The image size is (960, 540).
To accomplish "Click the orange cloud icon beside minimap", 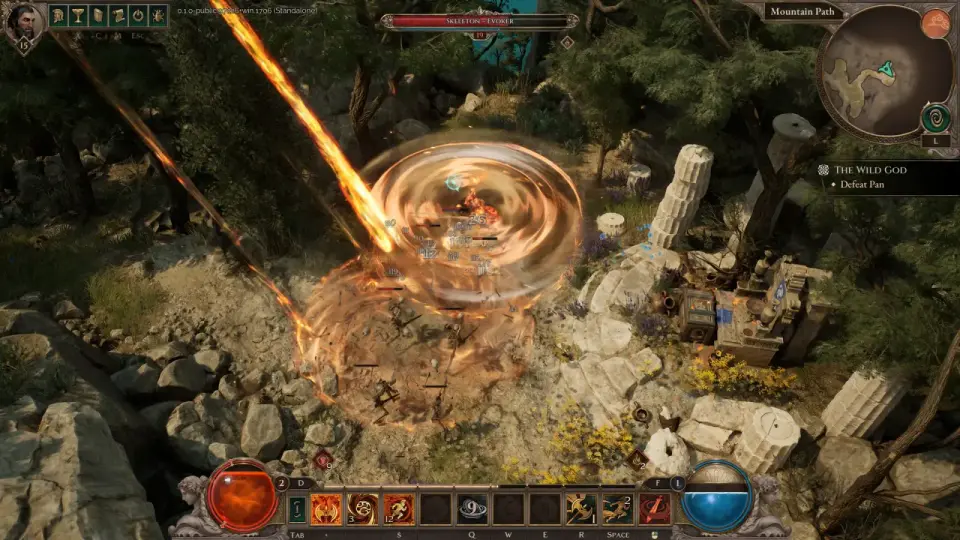I will click(x=935, y=24).
